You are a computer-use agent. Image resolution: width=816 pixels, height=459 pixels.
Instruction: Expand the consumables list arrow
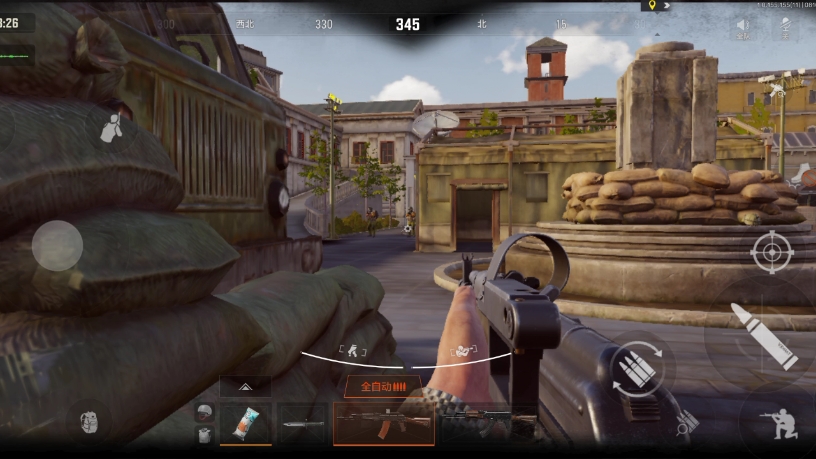click(x=245, y=387)
